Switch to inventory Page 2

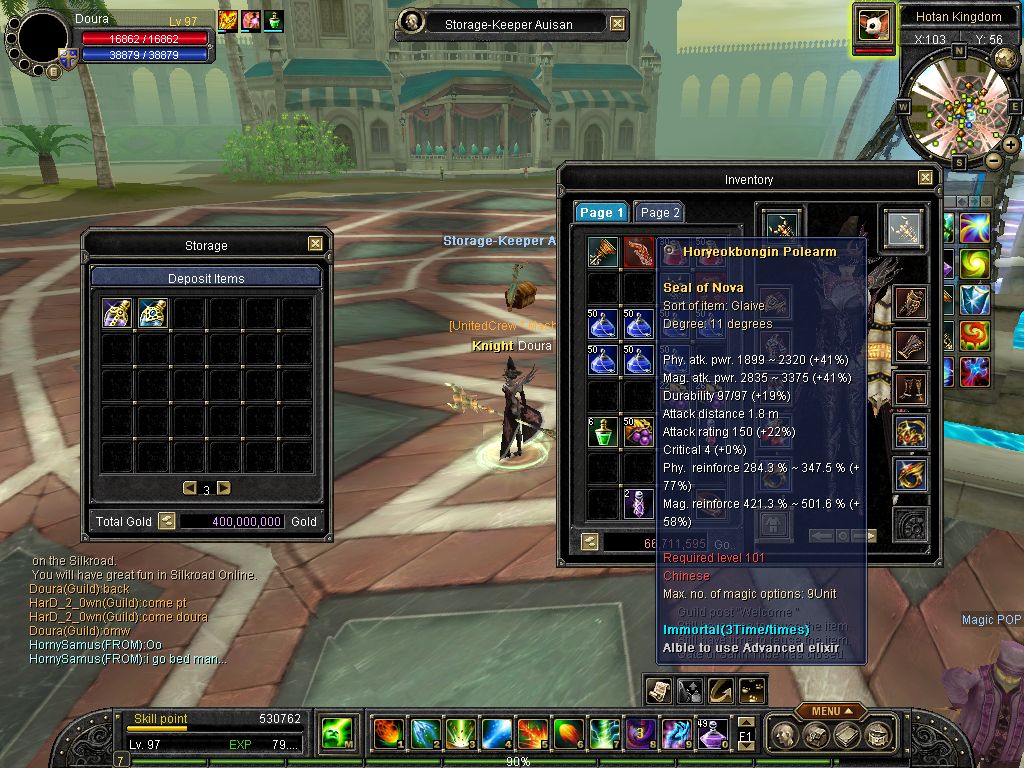pyautogui.click(x=659, y=213)
